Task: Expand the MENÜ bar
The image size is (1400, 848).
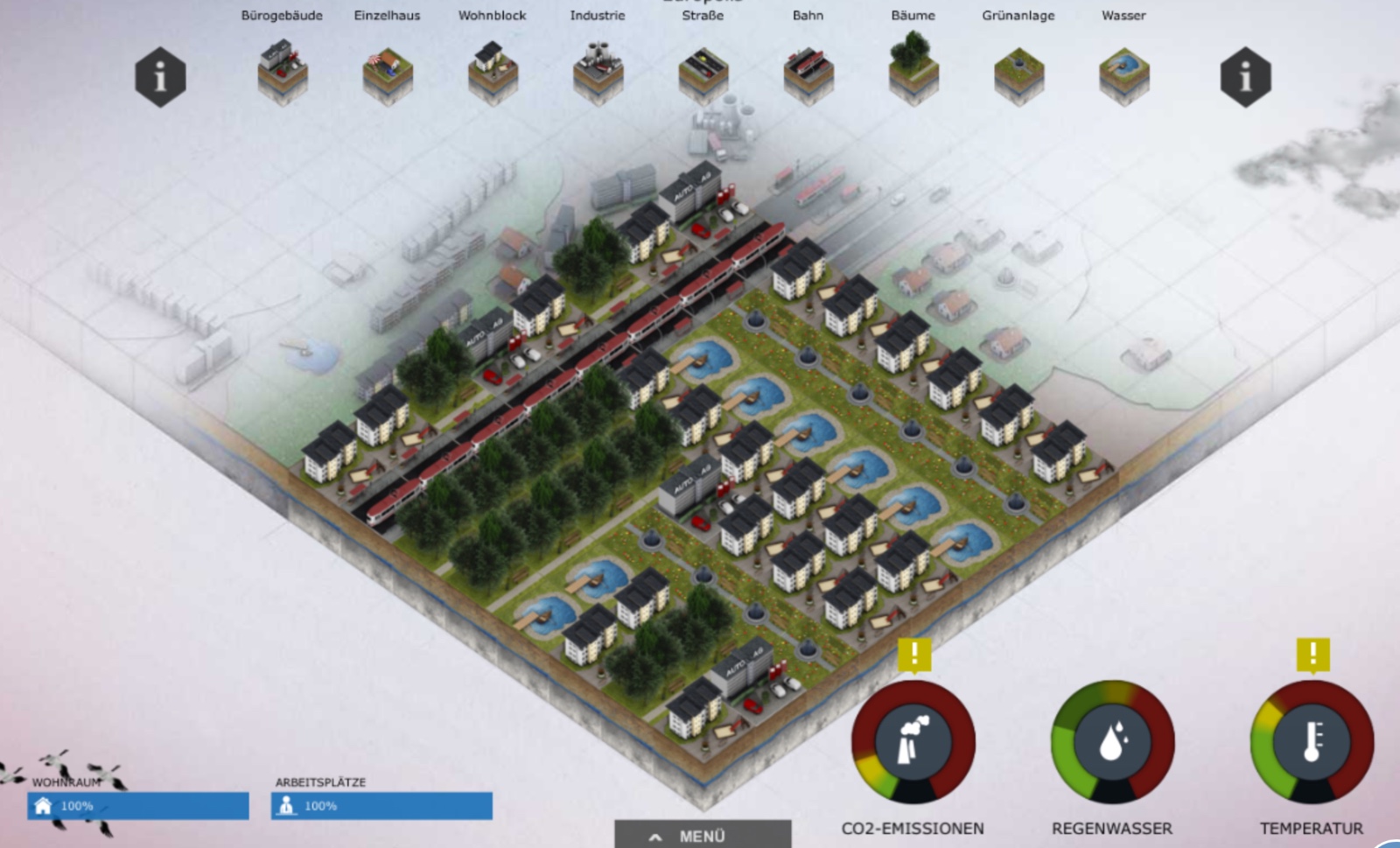Action: 703,836
